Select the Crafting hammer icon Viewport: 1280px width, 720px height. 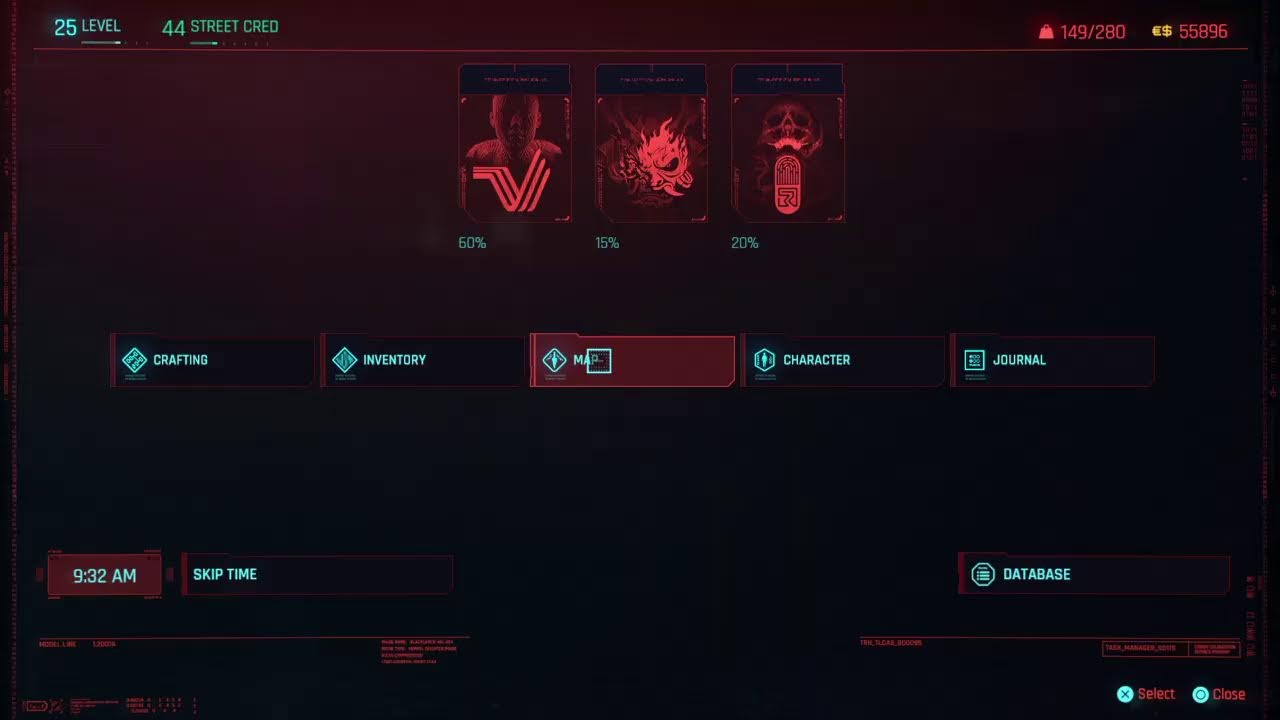click(x=134, y=360)
